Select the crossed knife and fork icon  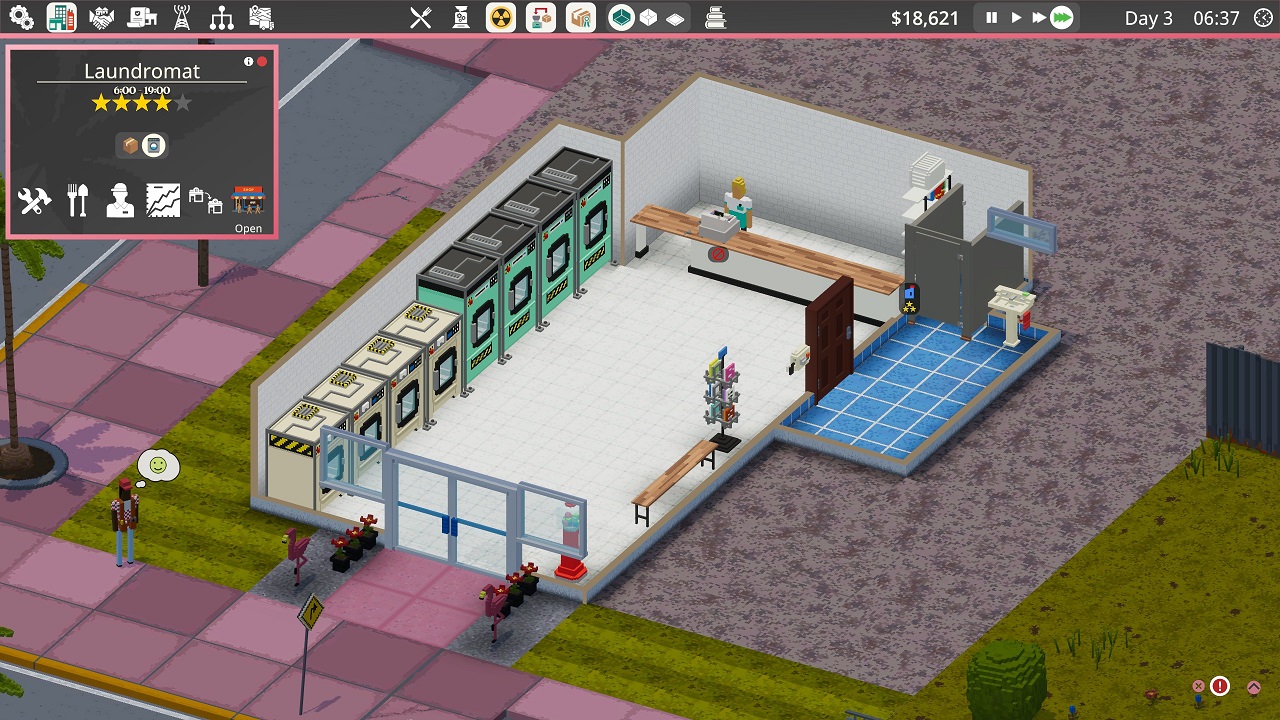(x=421, y=18)
